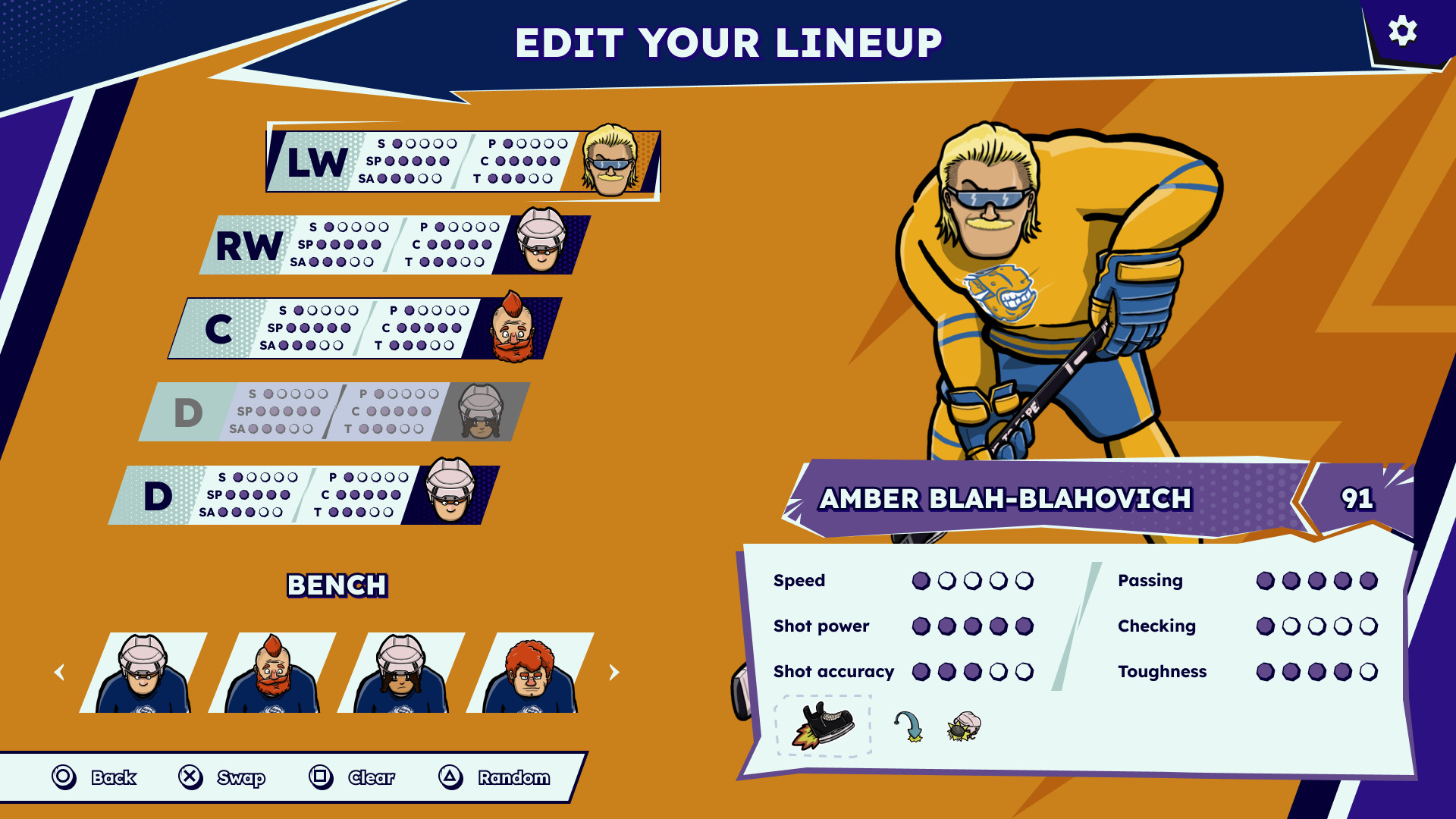Select the LW lineup slot
Viewport: 1456px width, 819px height.
pos(463,162)
